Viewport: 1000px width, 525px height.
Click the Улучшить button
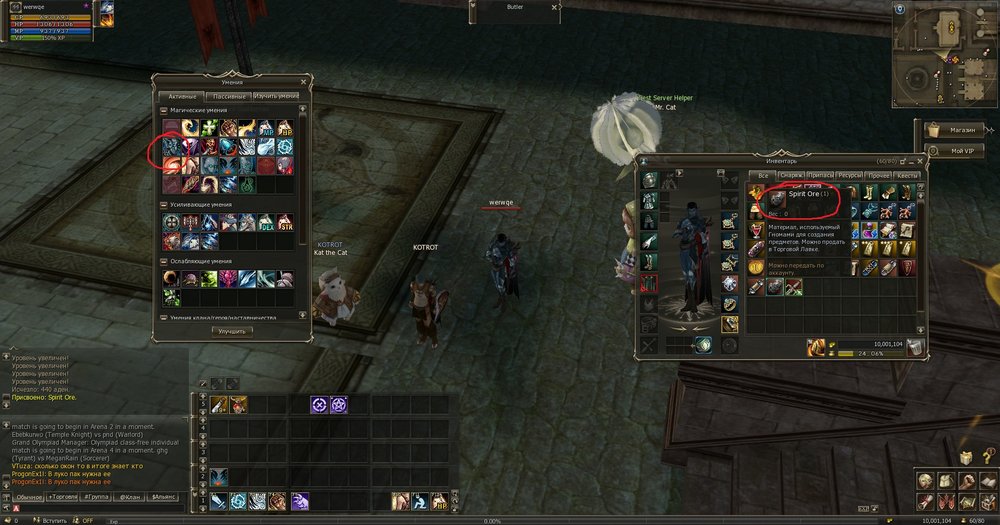[231, 331]
